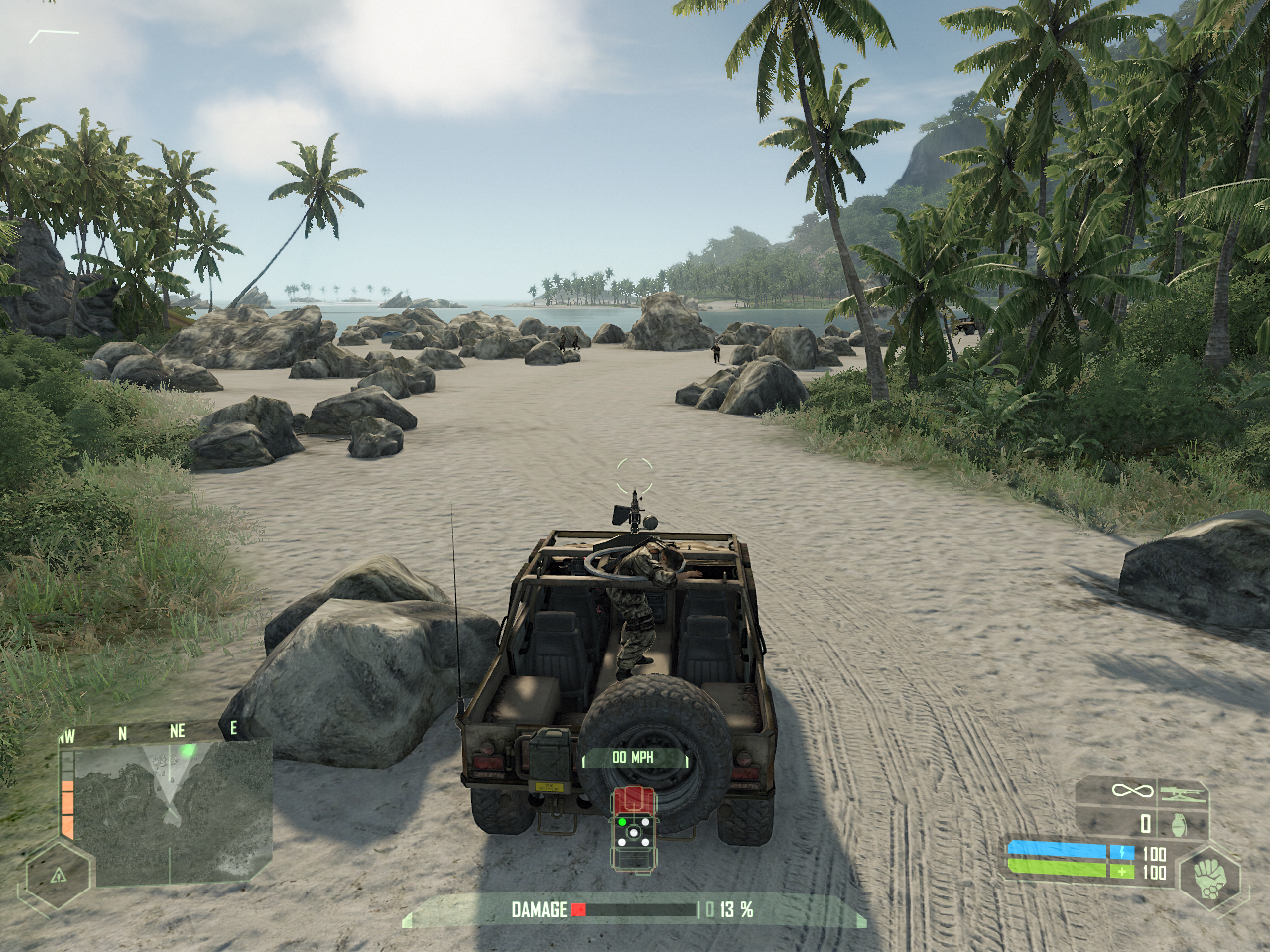This screenshot has width=1270, height=952.
Task: Click the compass heading strip
Action: tap(149, 732)
